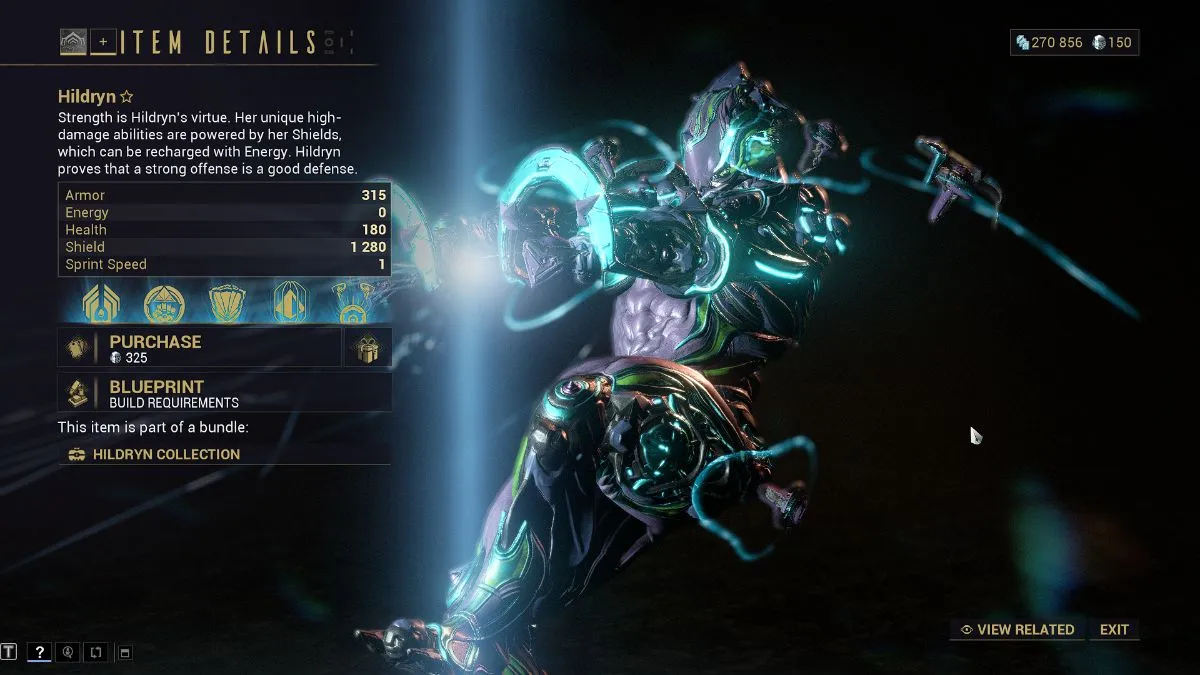1200x675 pixels.
Task: View the Blueprint build requirements
Action: [224, 393]
